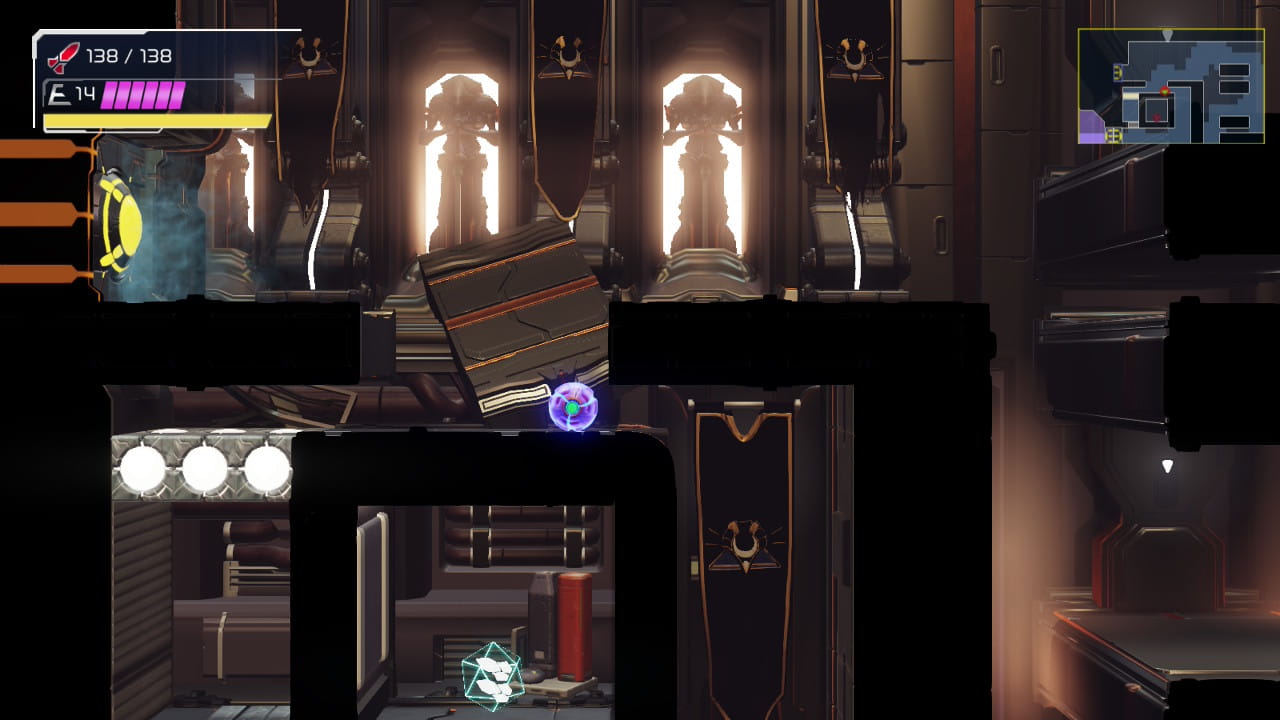Click the yellow door marker on the minimap edge
The image size is (1280, 720).
tap(1117, 72)
